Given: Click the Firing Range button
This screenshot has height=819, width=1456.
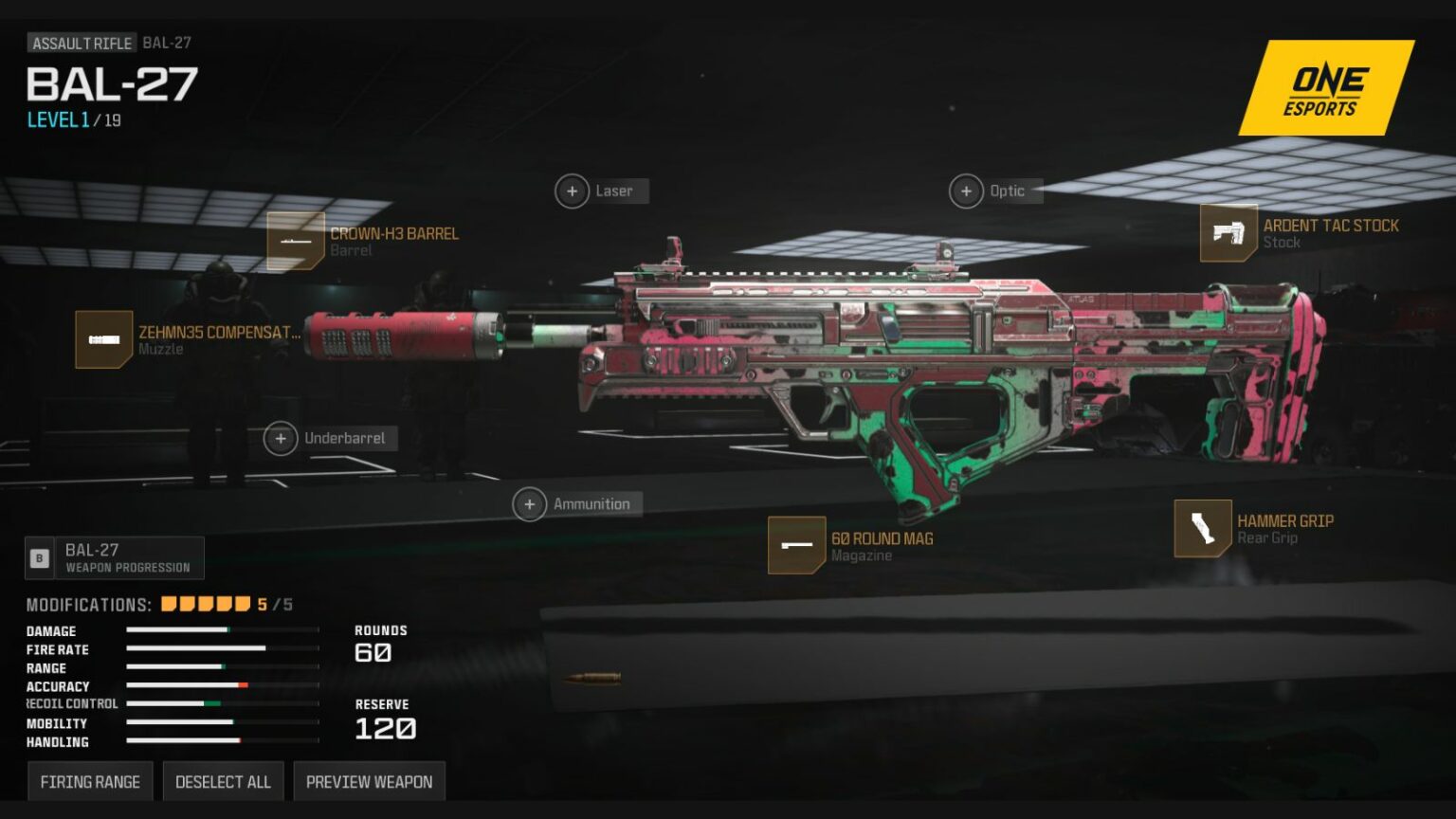Looking at the screenshot, I should tap(90, 781).
